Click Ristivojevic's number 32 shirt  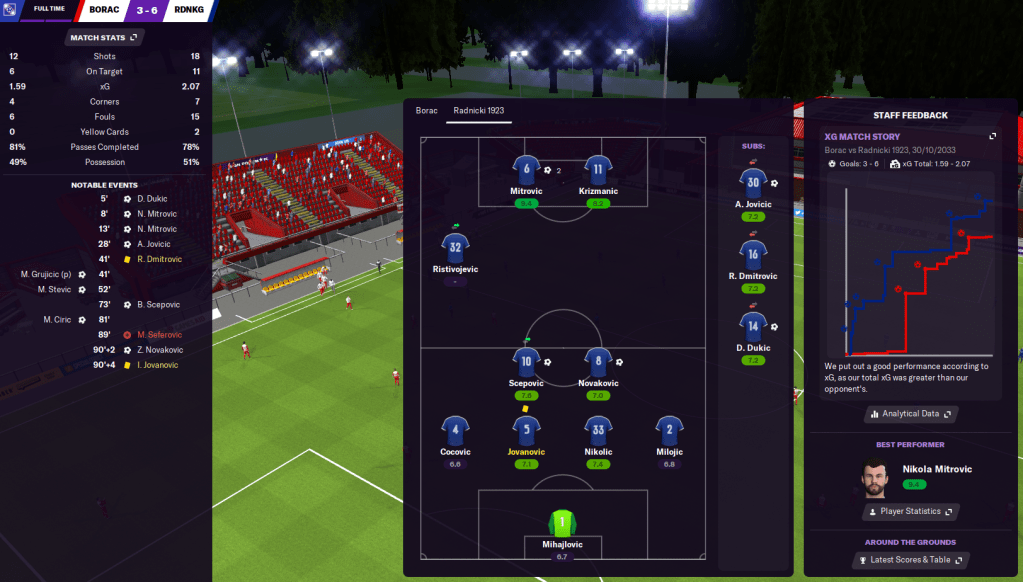coord(455,247)
